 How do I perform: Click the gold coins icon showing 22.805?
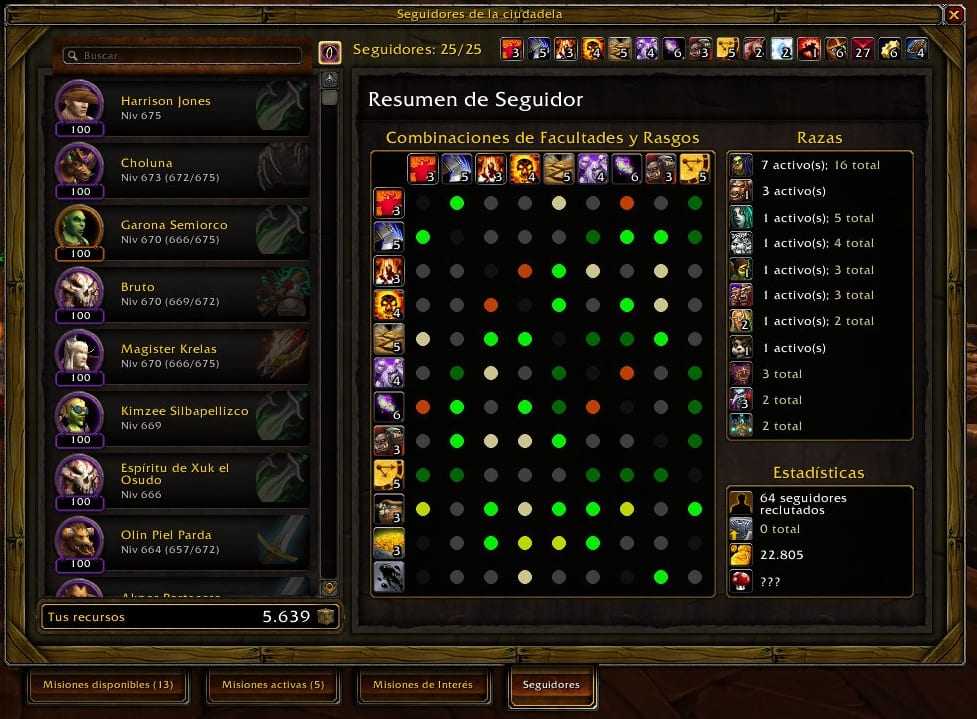(740, 555)
